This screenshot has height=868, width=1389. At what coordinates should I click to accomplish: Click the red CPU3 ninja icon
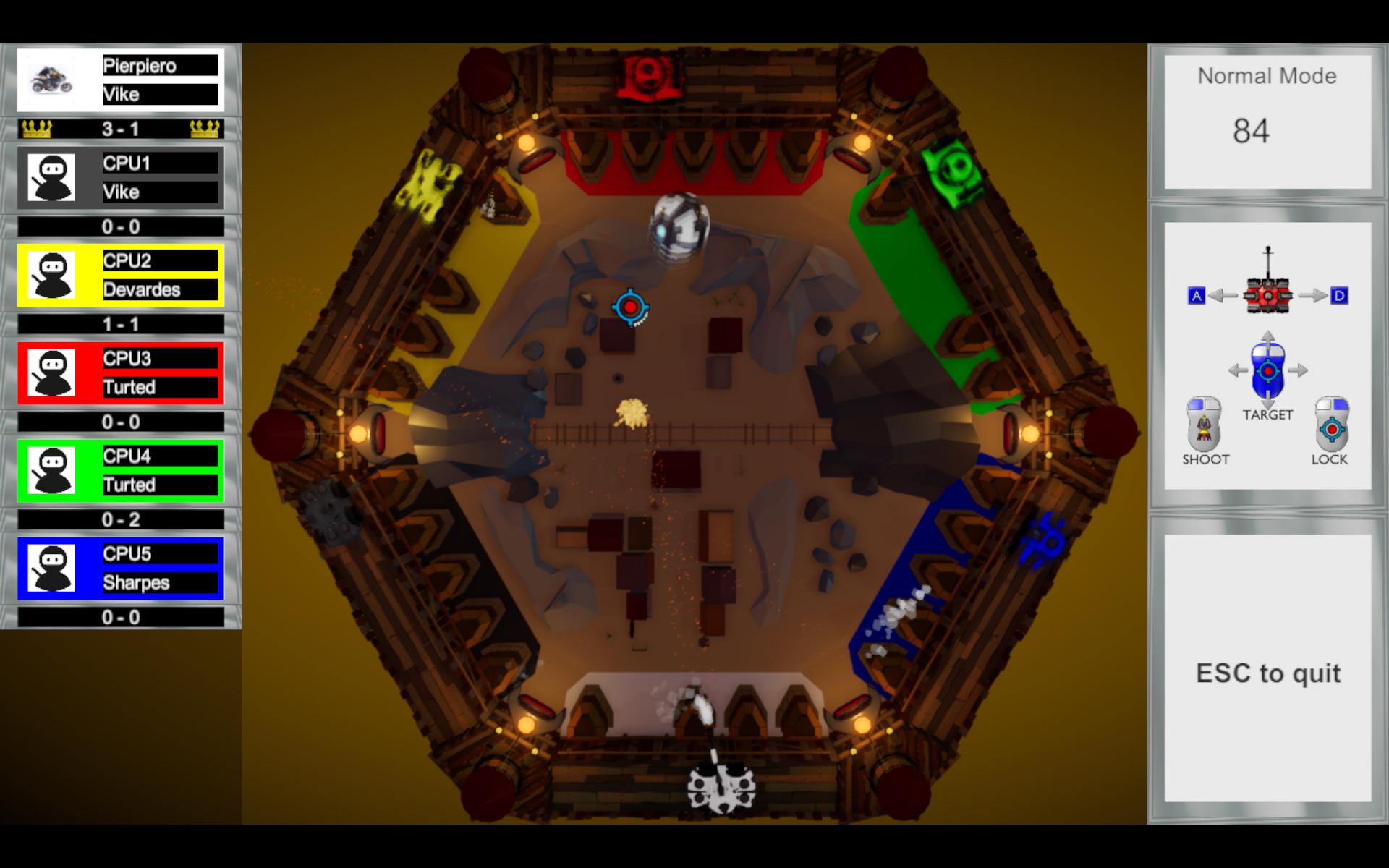[x=52, y=373]
